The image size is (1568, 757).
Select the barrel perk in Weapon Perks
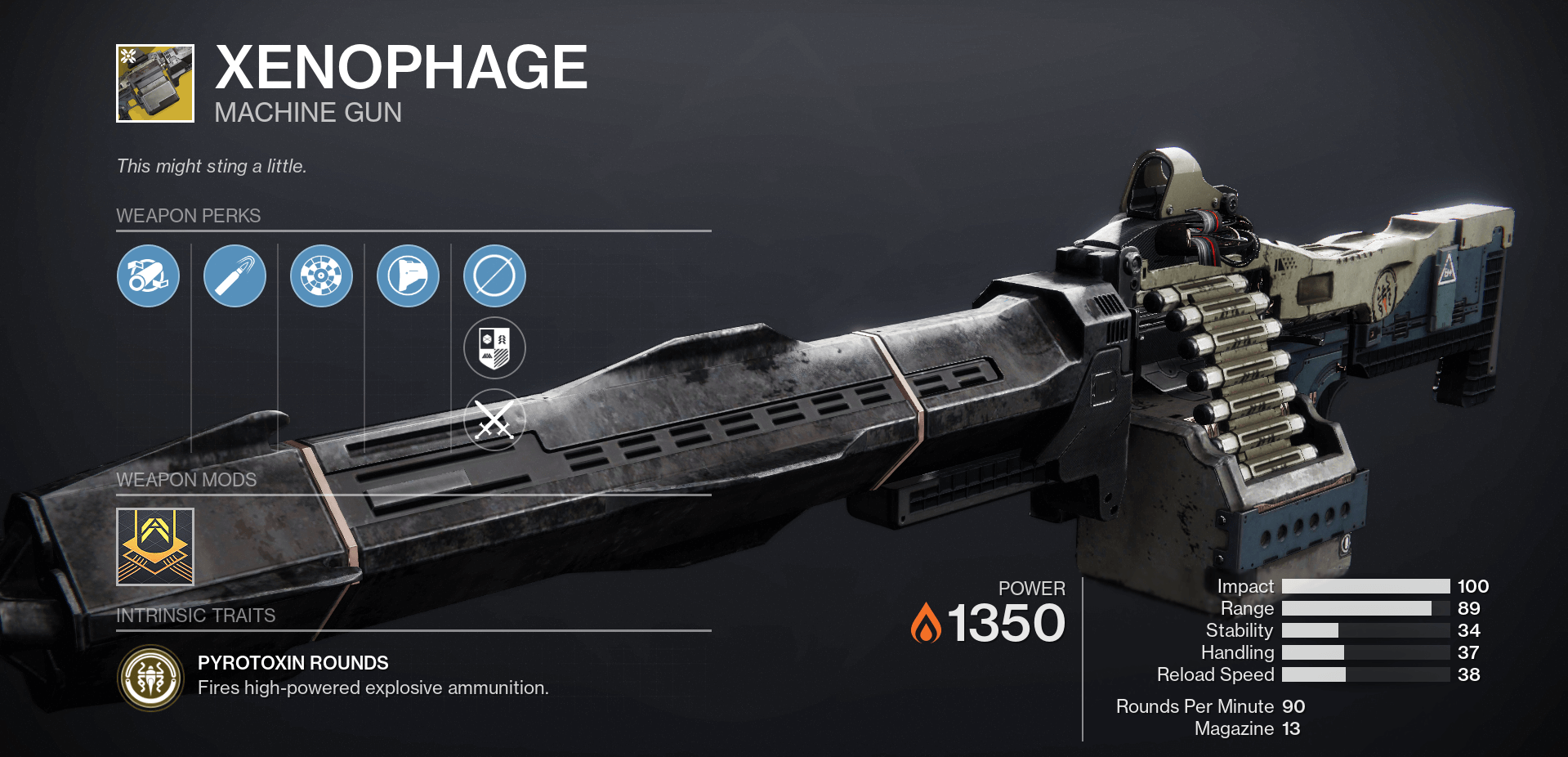(x=148, y=276)
